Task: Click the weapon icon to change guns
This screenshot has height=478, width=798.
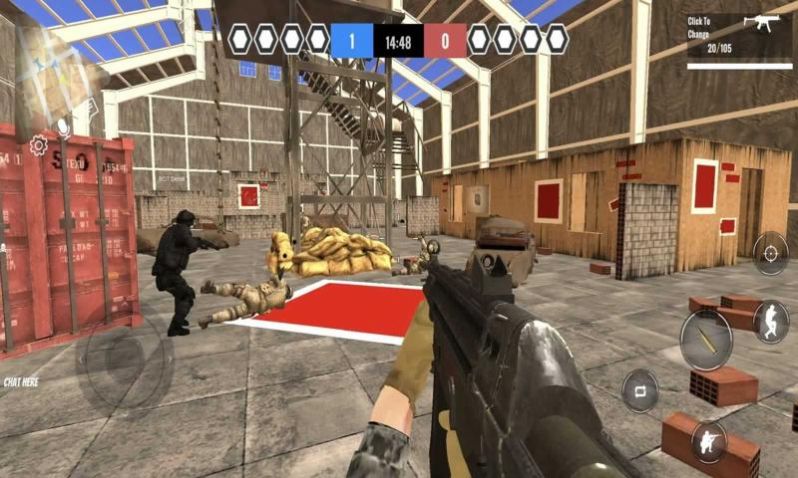Action: (x=768, y=24)
